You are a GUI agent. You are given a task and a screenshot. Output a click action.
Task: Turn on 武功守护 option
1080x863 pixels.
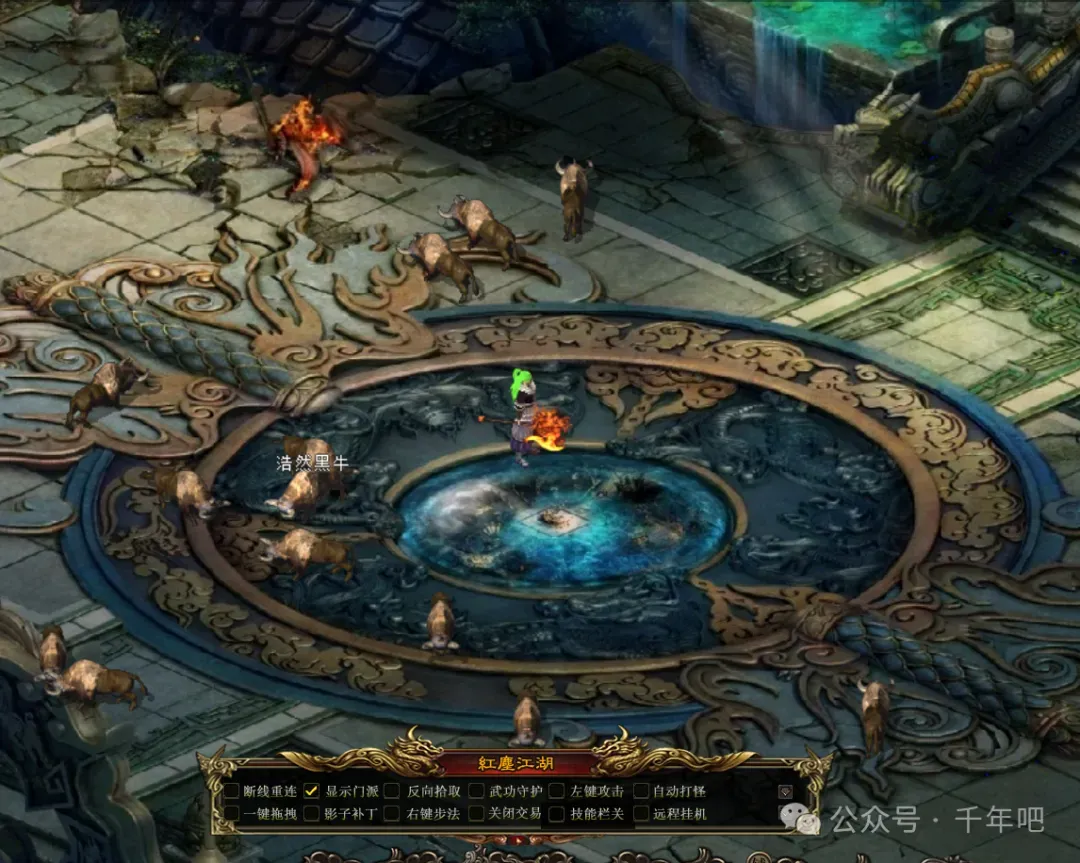pyautogui.click(x=476, y=791)
